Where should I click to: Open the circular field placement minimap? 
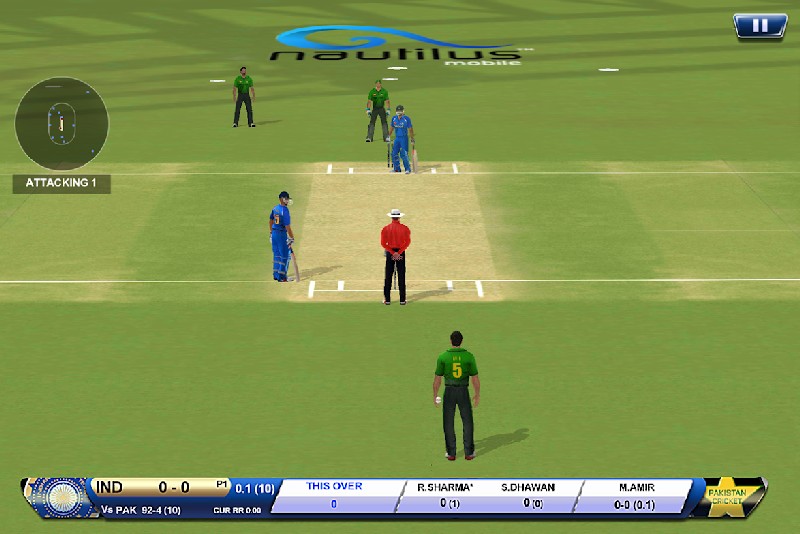pos(61,123)
